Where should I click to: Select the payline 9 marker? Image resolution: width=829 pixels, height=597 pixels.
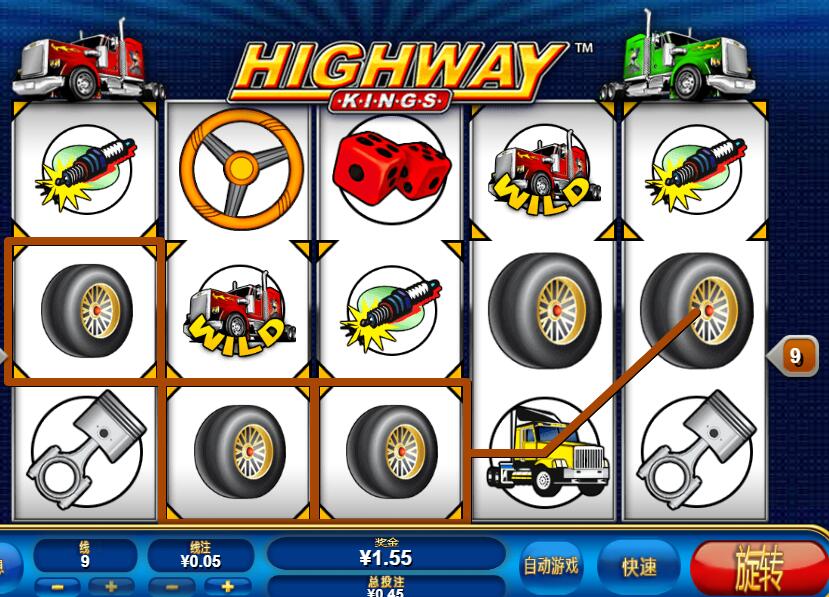[x=794, y=355]
